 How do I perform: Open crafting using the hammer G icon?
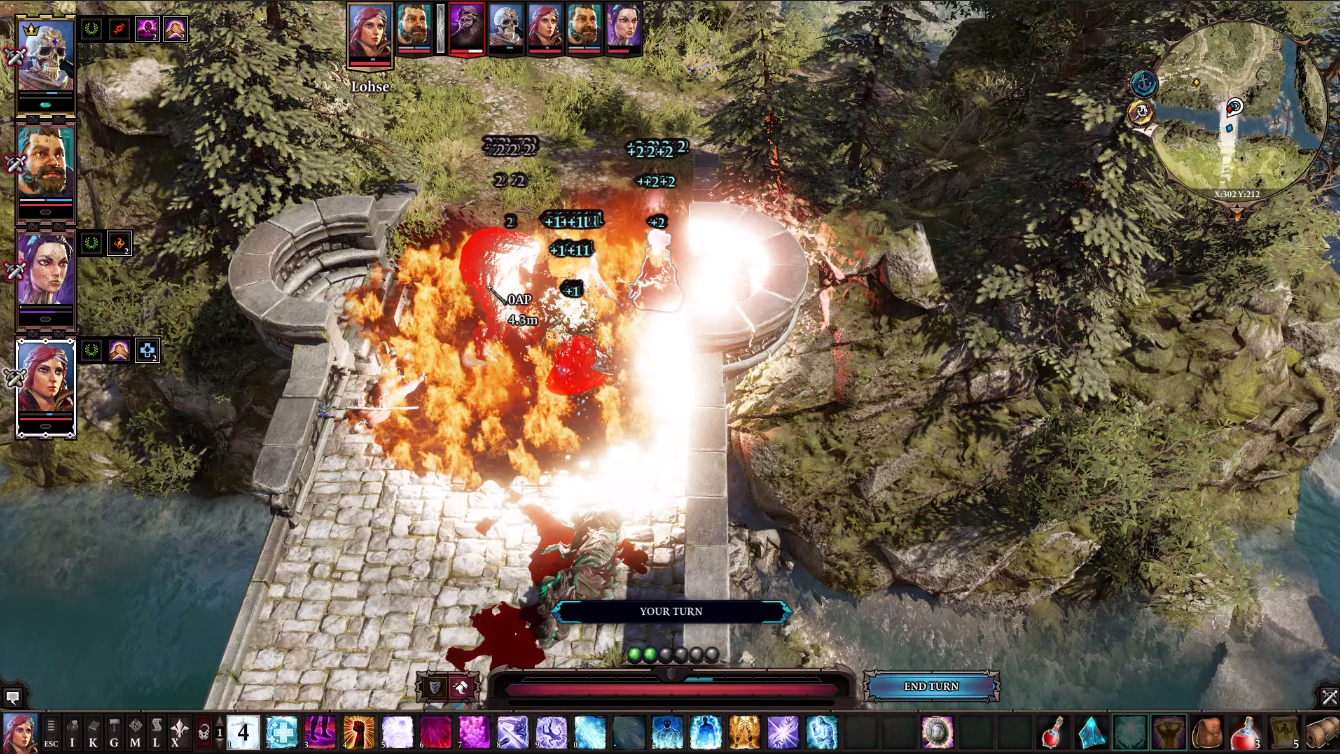click(x=115, y=733)
